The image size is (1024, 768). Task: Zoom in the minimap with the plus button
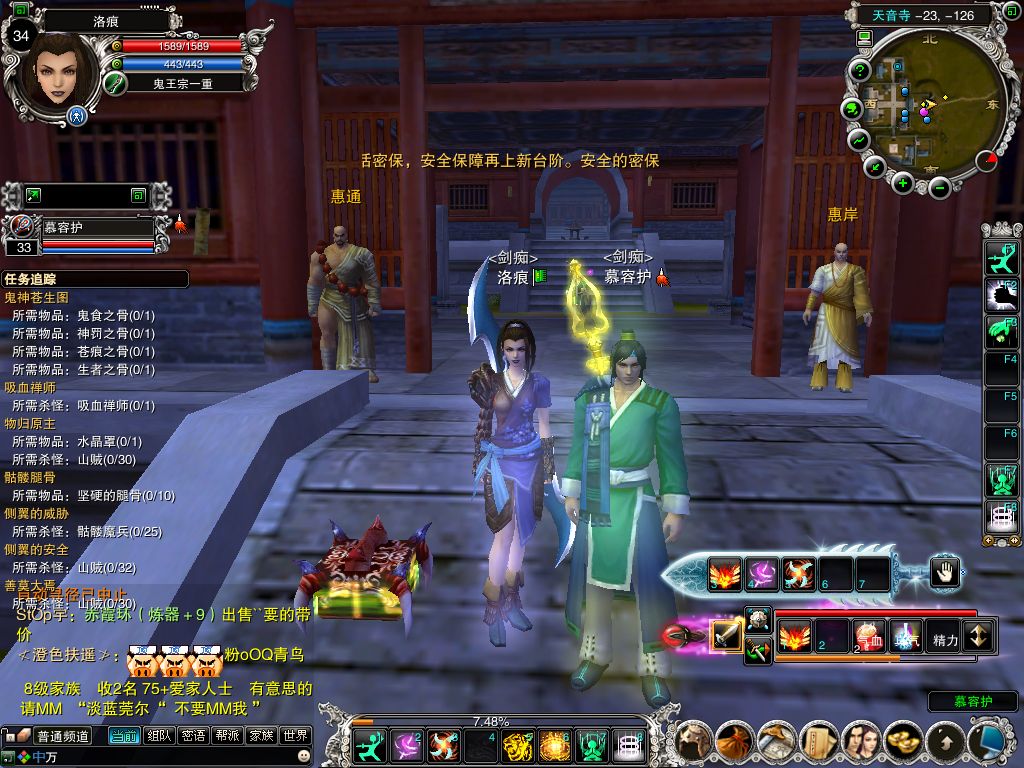click(x=903, y=182)
